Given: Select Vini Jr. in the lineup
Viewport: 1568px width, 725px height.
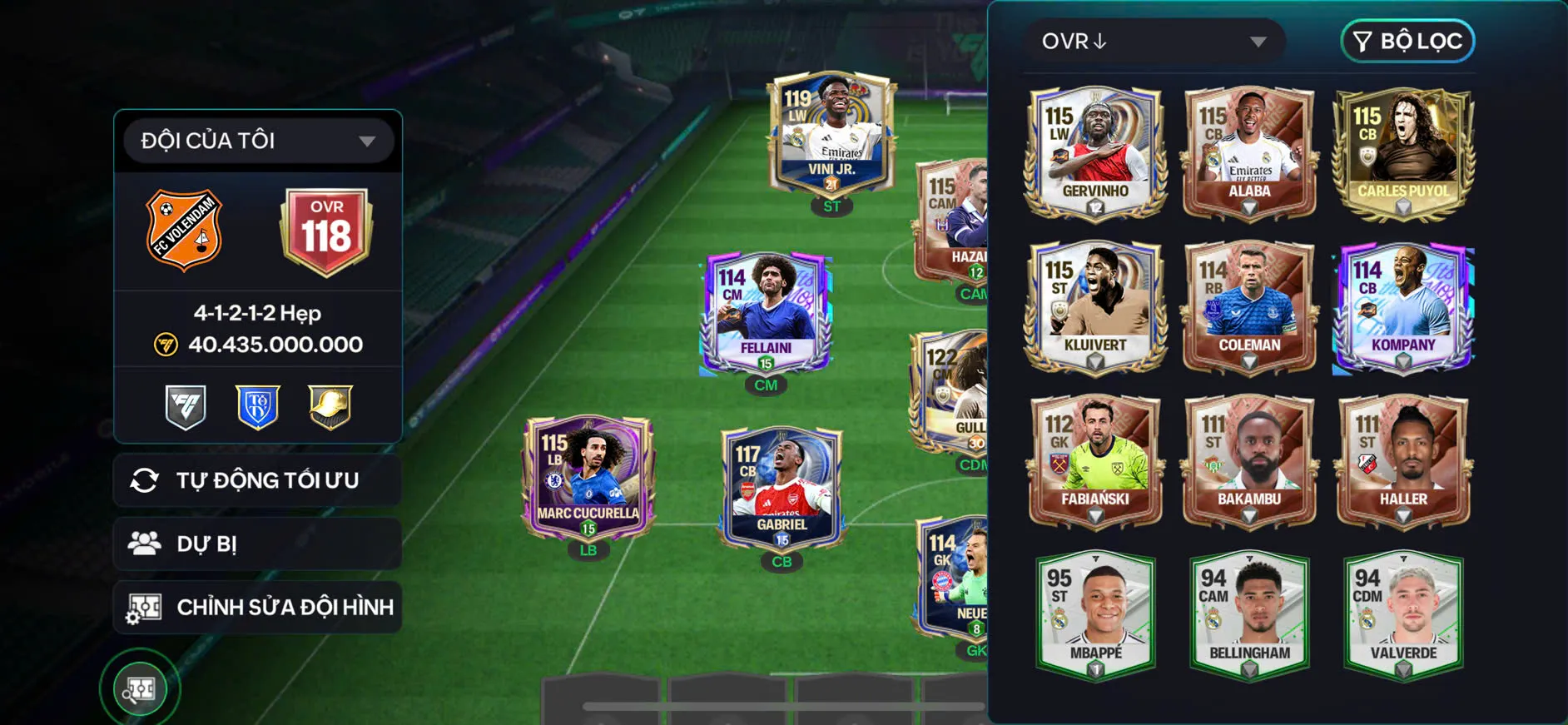Looking at the screenshot, I should click(831, 133).
